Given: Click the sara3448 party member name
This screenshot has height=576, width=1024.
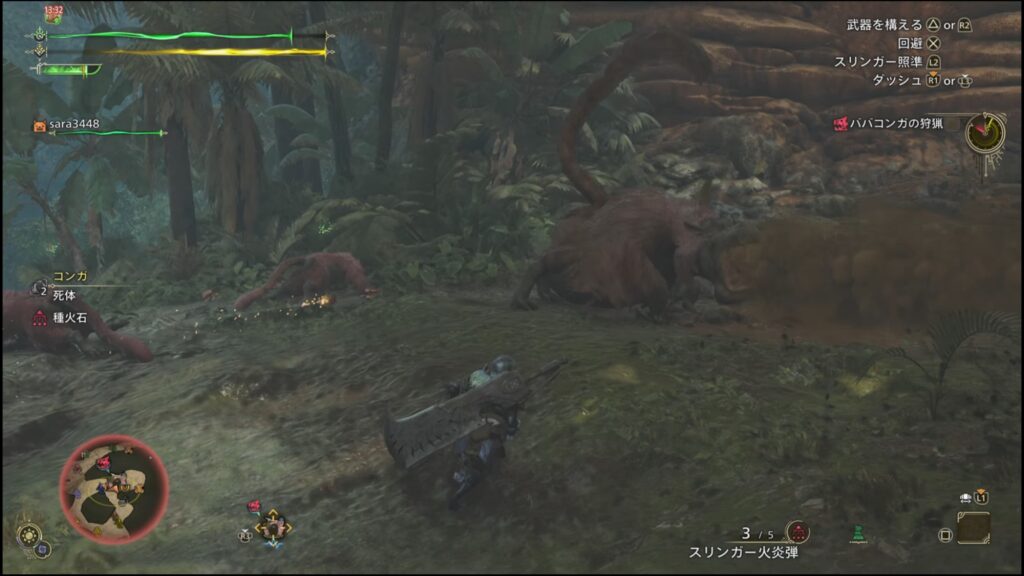Looking at the screenshot, I should click(75, 125).
